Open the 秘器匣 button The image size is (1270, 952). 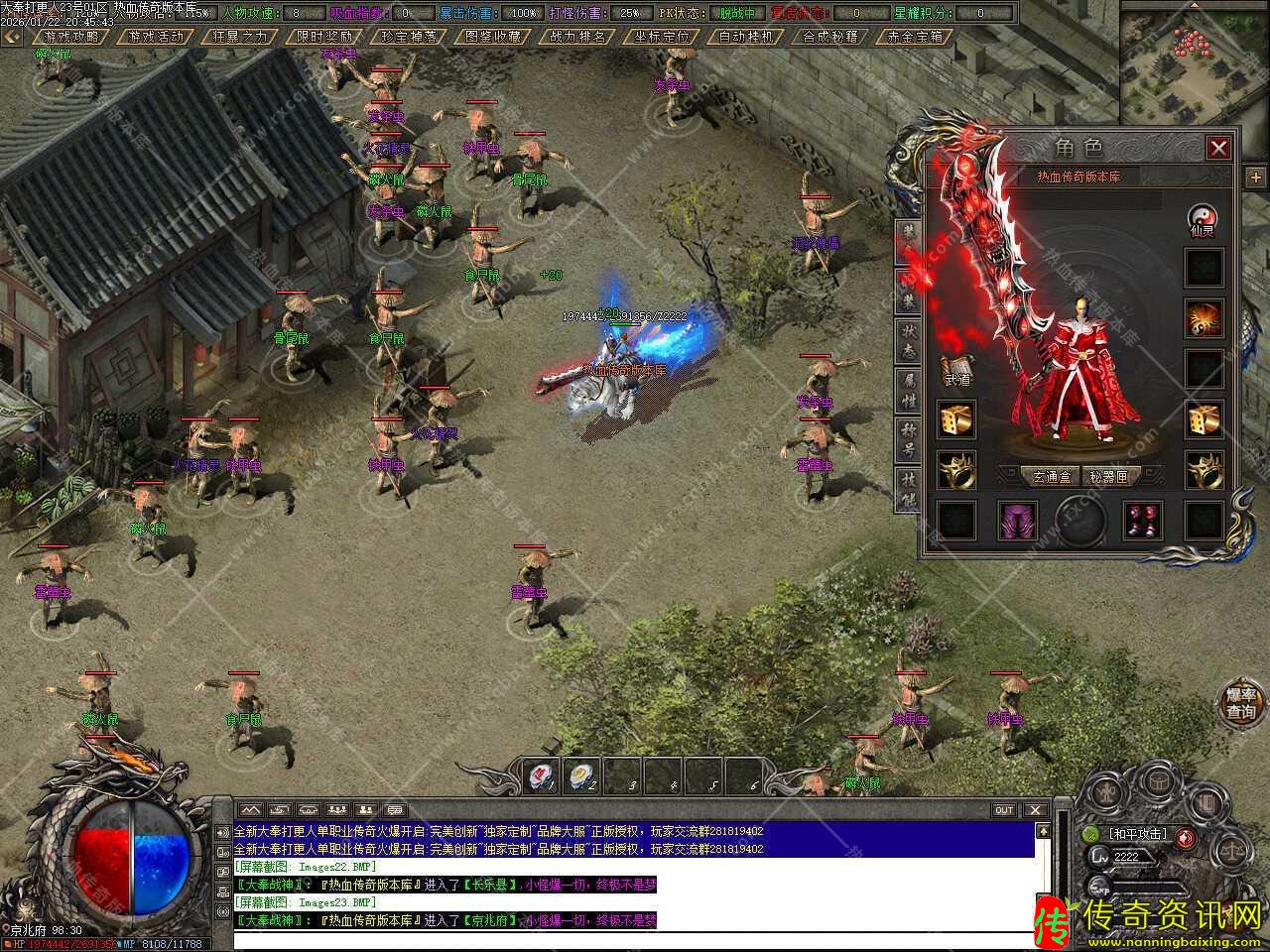tap(1108, 477)
